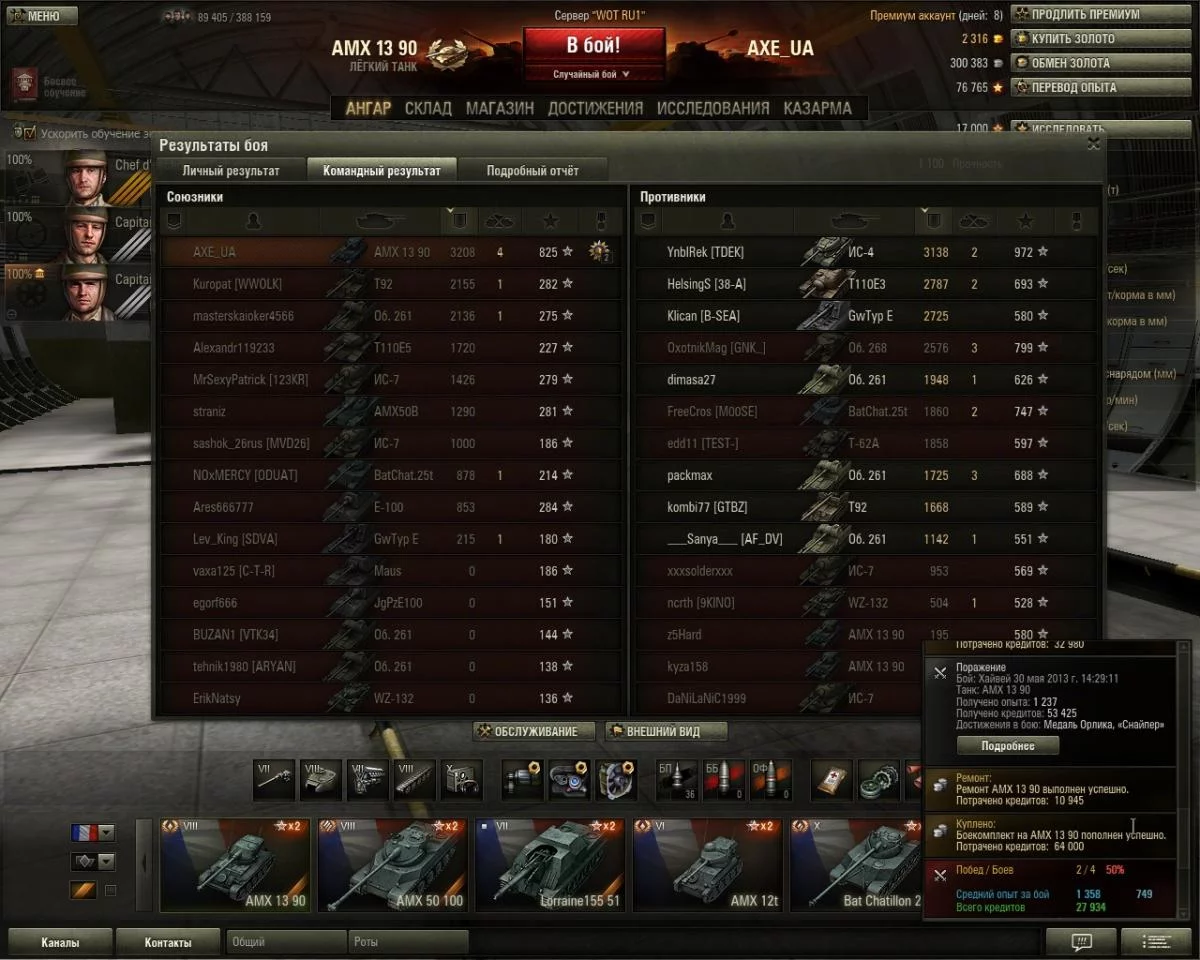Open the Магазин section

[500, 108]
